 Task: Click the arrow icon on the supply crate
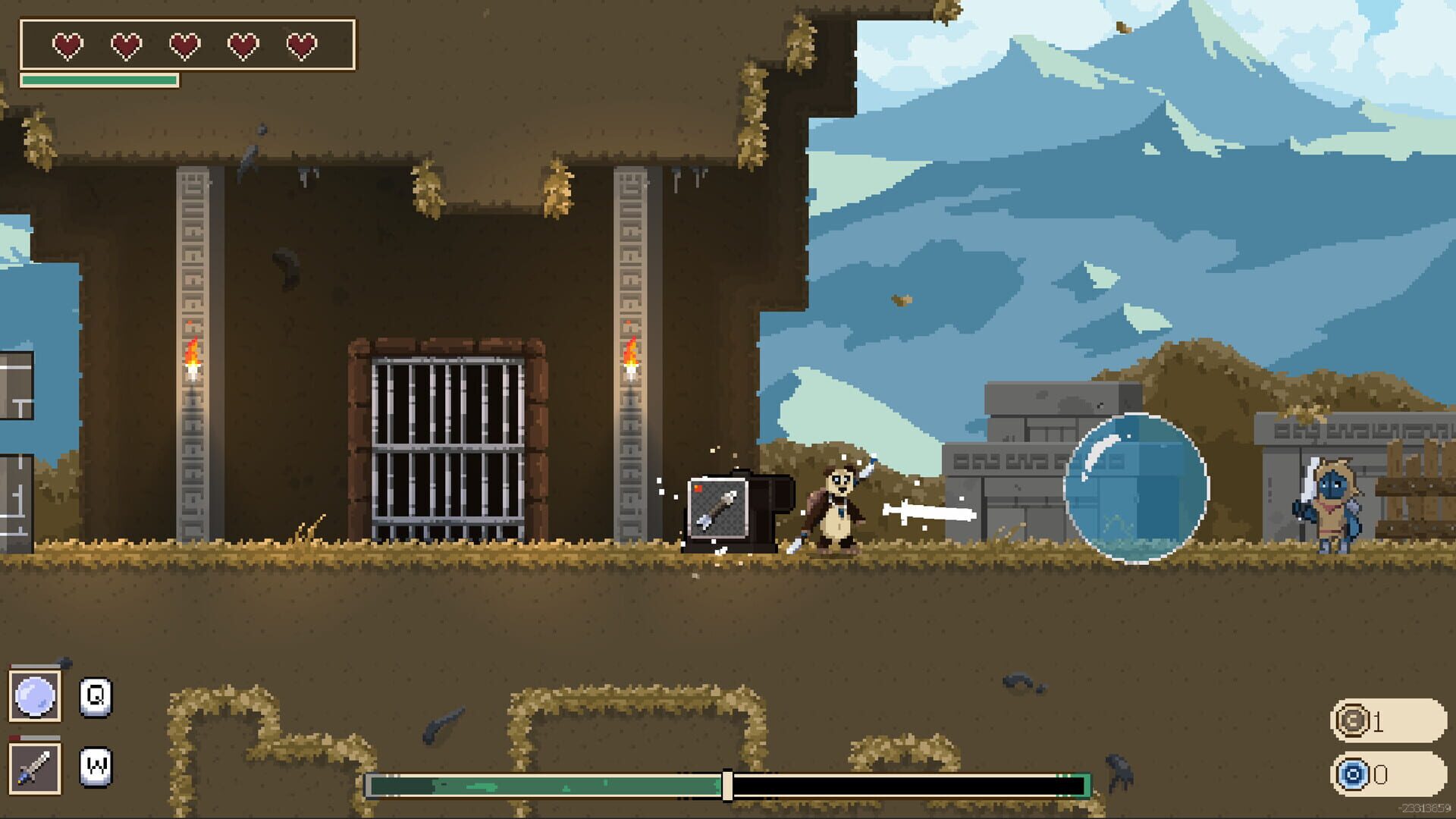pos(717,507)
